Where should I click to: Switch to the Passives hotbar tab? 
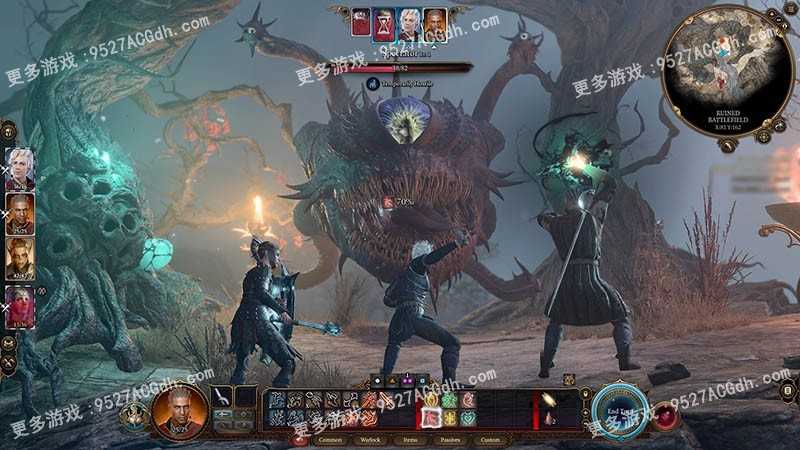tap(450, 439)
